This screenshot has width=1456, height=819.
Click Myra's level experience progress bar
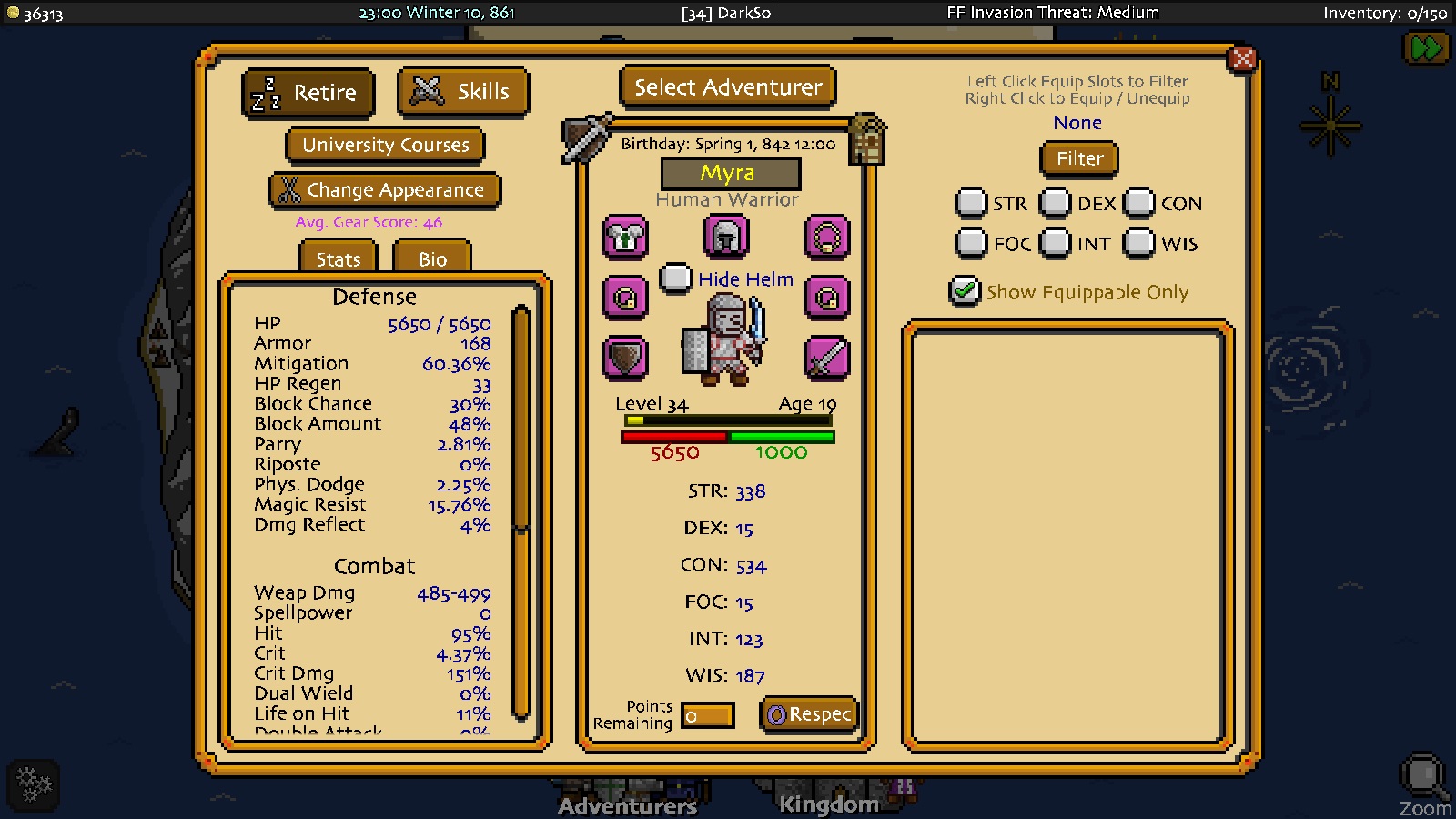coord(726,420)
